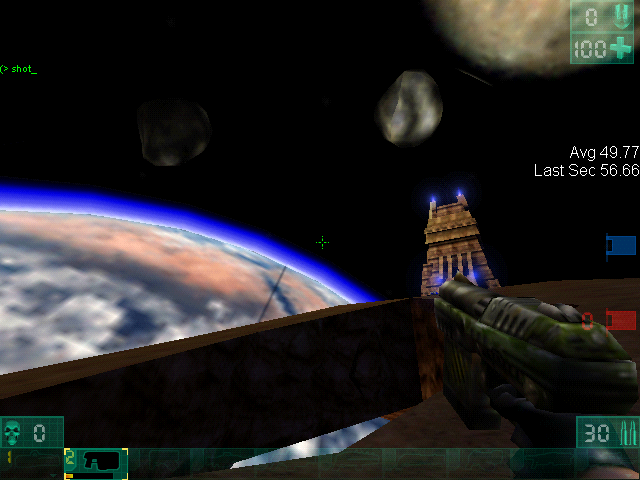Click the blue team flag indicator
Viewport: 640px width, 480px height.
[x=621, y=245]
